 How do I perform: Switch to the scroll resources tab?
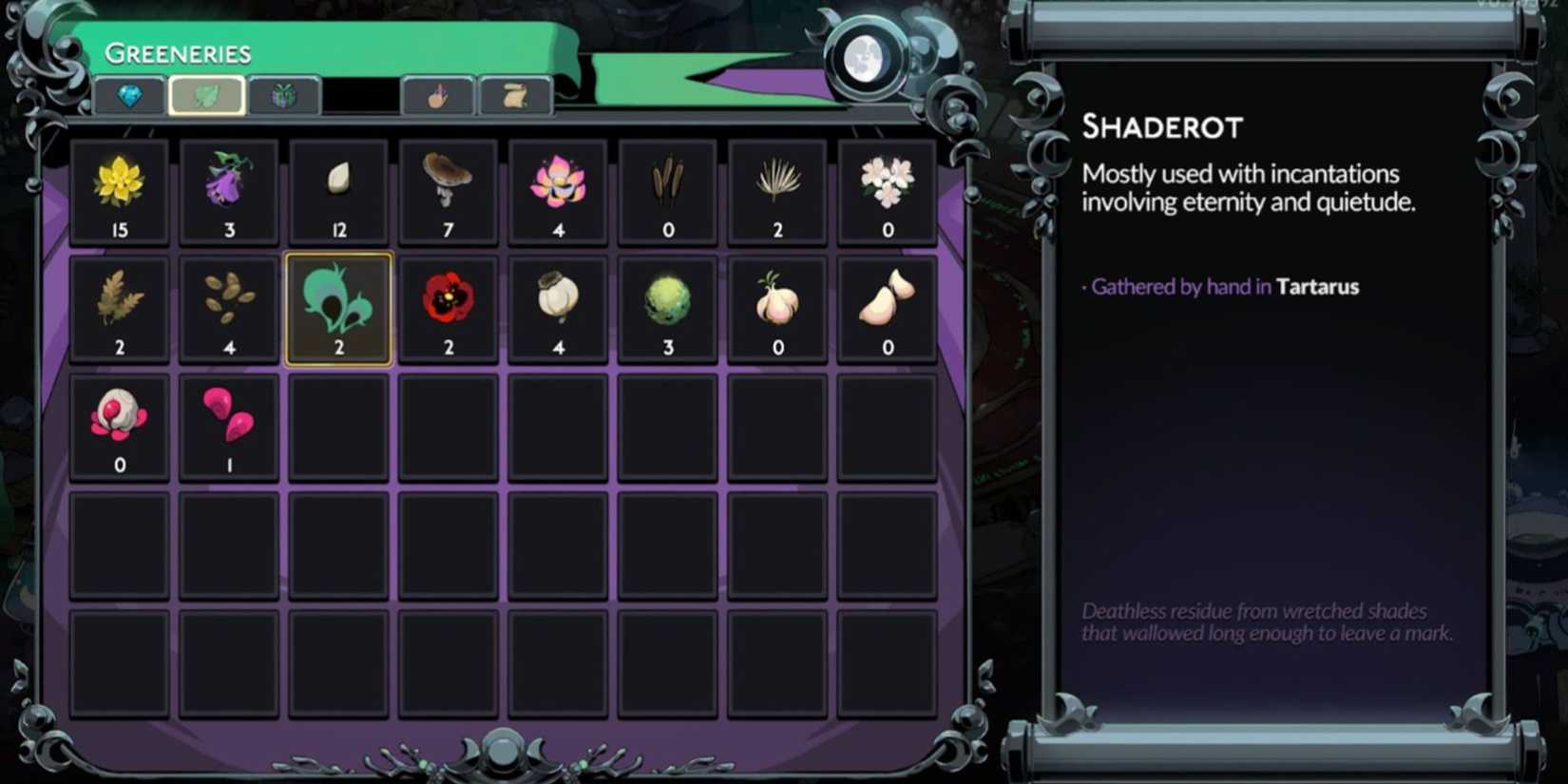(x=515, y=95)
